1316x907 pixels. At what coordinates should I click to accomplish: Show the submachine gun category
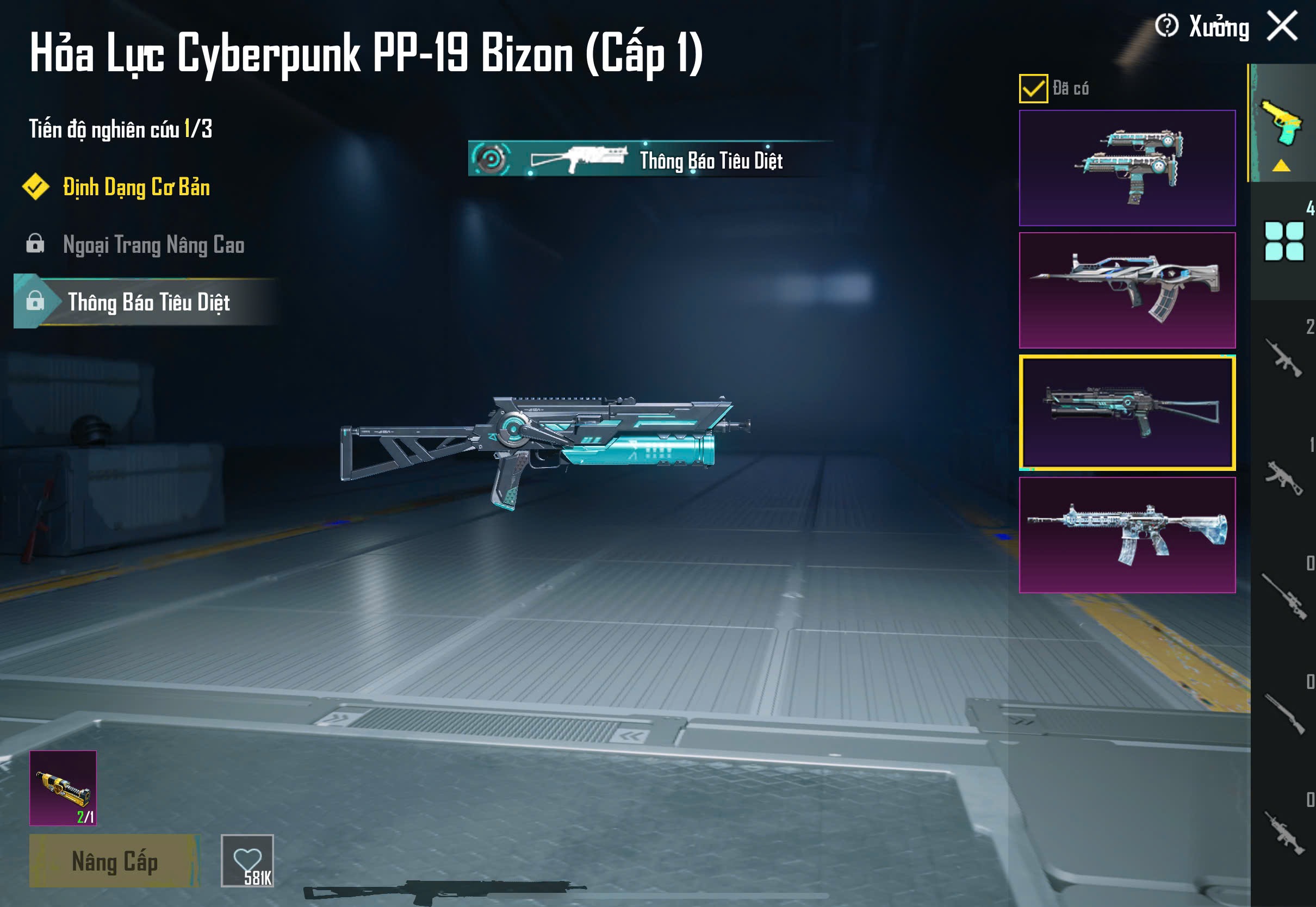(x=1283, y=478)
